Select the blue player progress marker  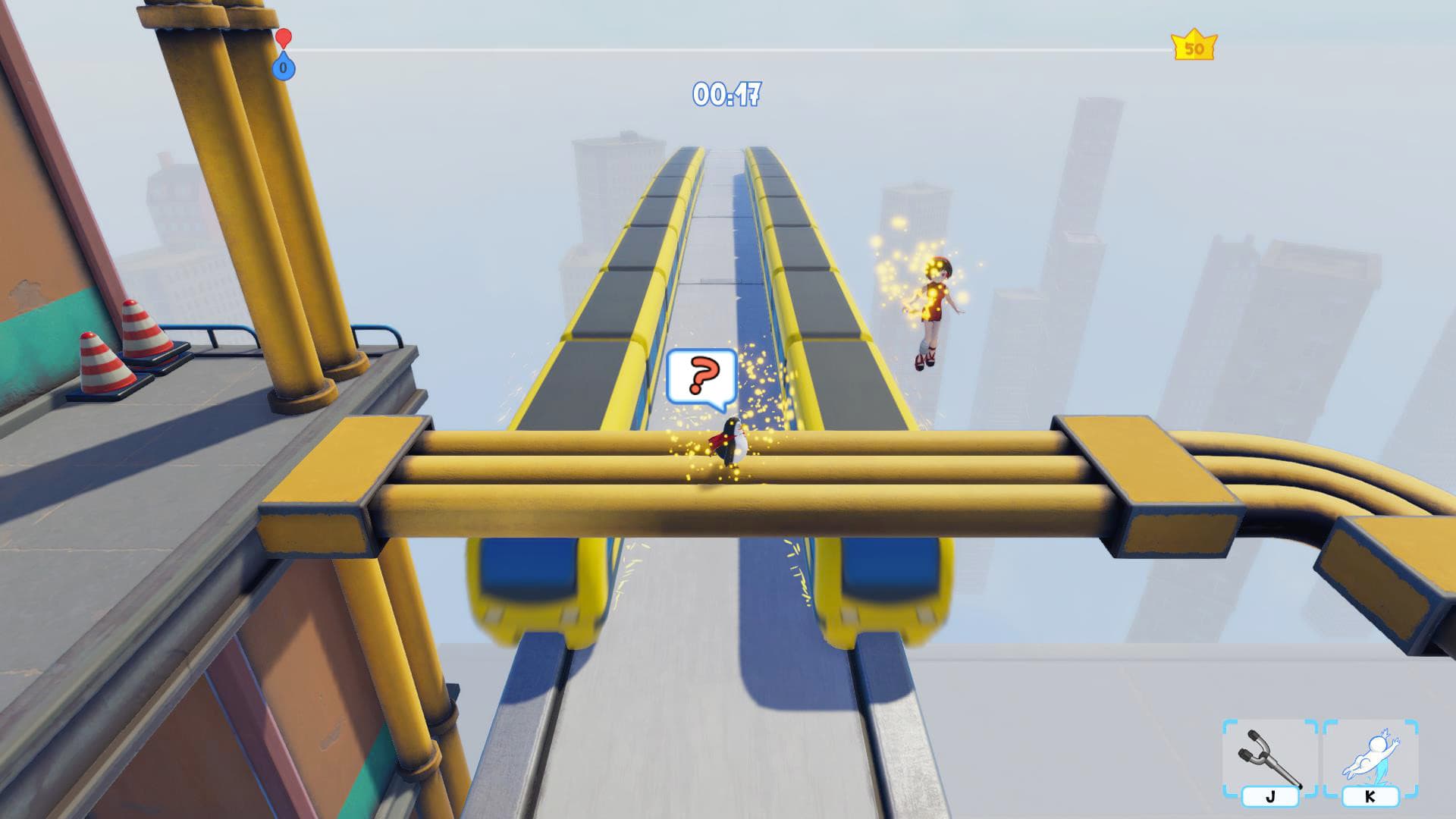(x=284, y=68)
